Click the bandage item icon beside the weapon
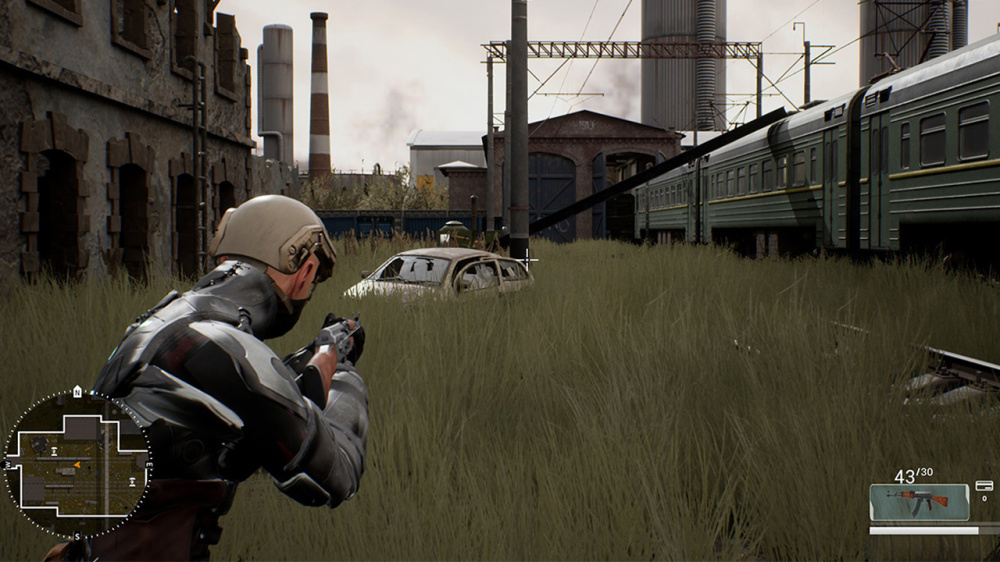1000x562 pixels. (x=983, y=486)
